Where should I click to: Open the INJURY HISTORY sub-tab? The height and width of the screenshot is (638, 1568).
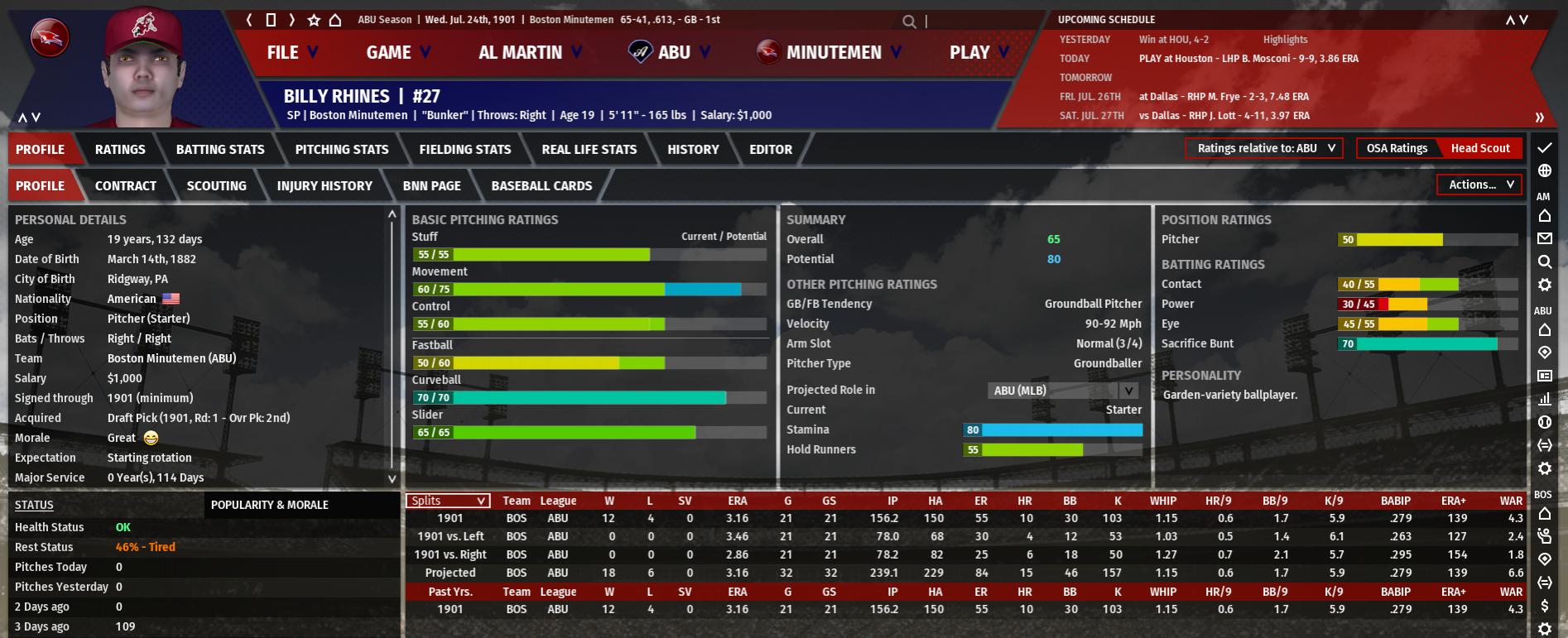click(x=325, y=186)
